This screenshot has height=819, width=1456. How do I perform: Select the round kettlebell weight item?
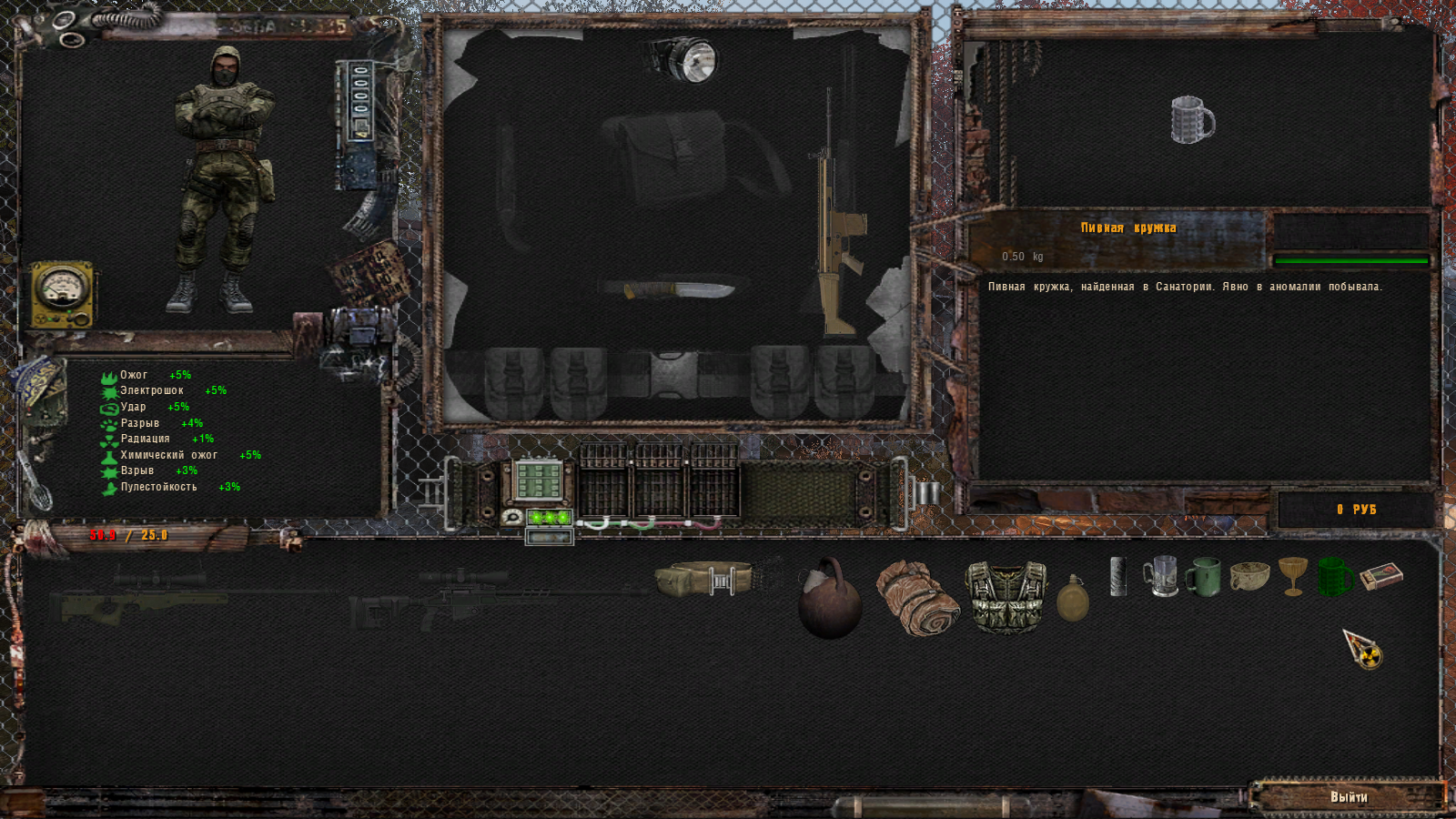pyautogui.click(x=829, y=600)
